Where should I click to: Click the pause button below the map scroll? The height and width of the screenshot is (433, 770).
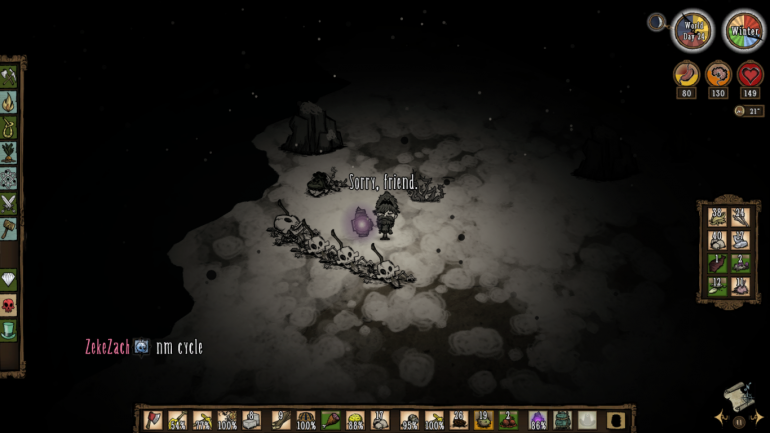click(x=740, y=422)
